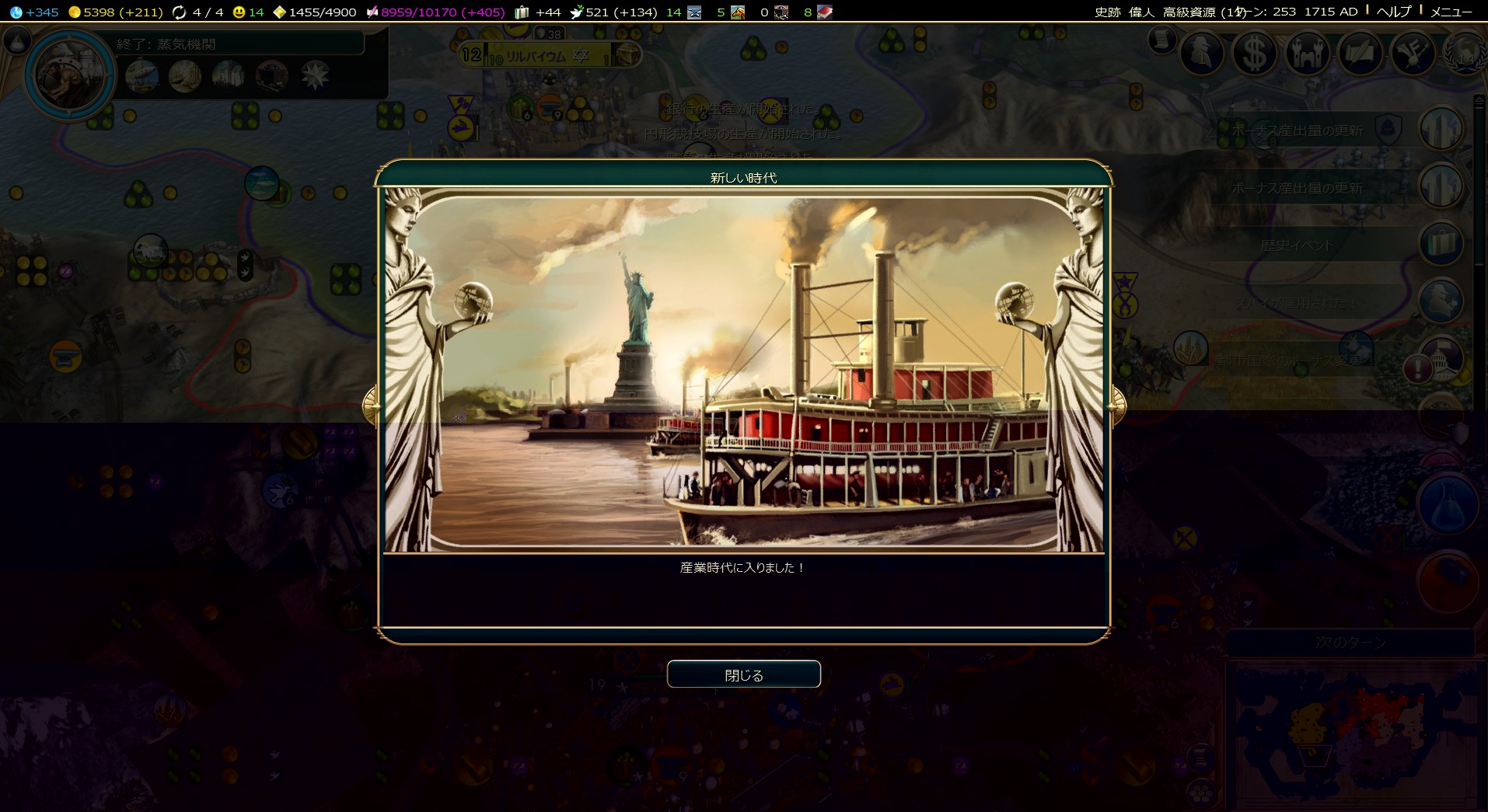Open the red exclamation city-state notification

(x=1417, y=369)
